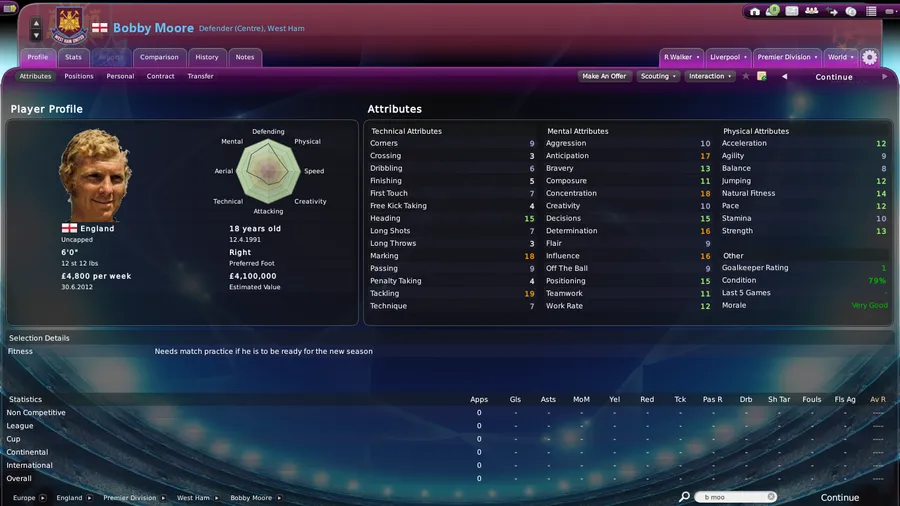900x506 pixels.
Task: Switch to the Stats tab
Action: pos(74,57)
